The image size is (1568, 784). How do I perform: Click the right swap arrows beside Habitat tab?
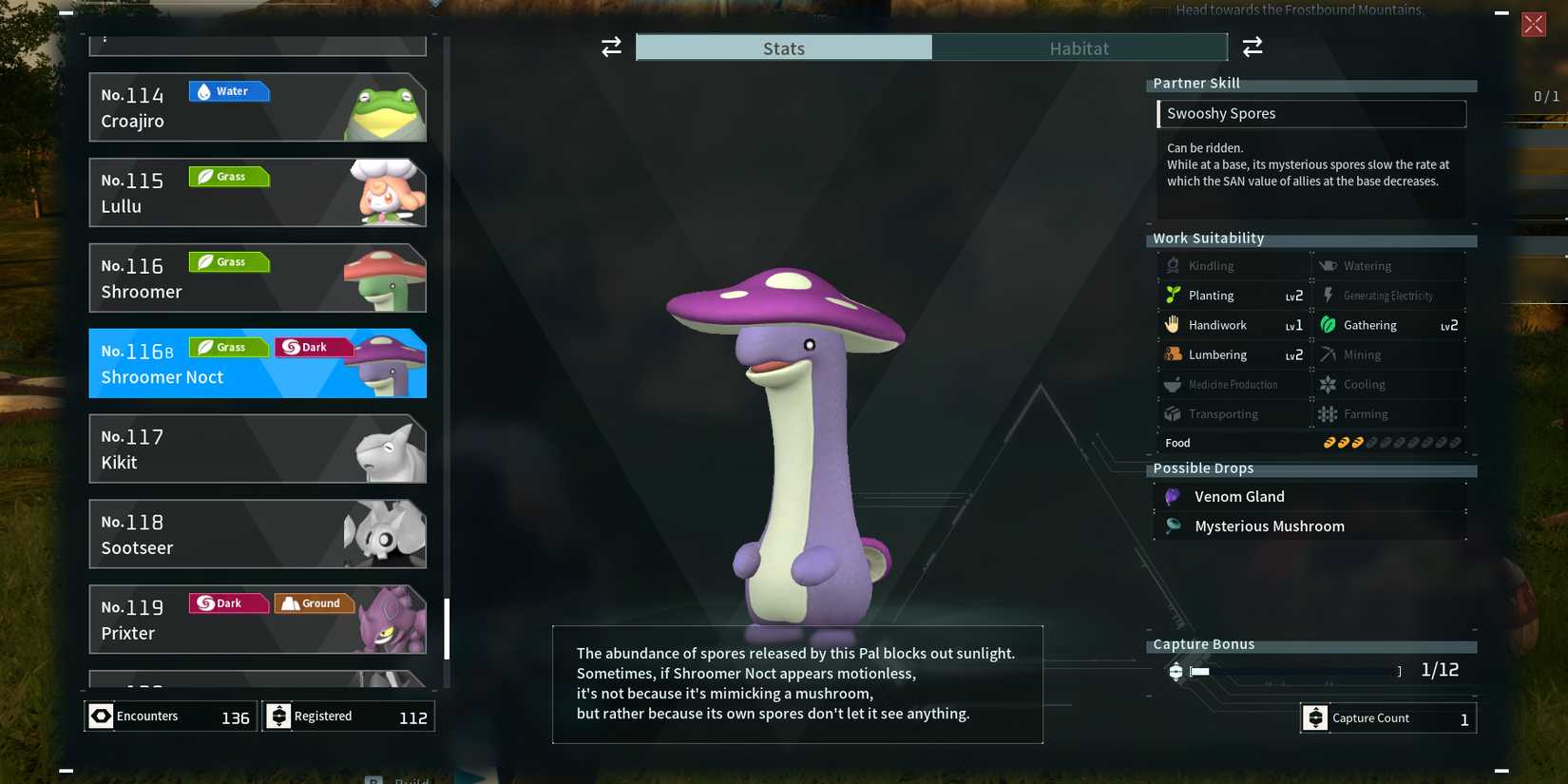tap(1252, 47)
